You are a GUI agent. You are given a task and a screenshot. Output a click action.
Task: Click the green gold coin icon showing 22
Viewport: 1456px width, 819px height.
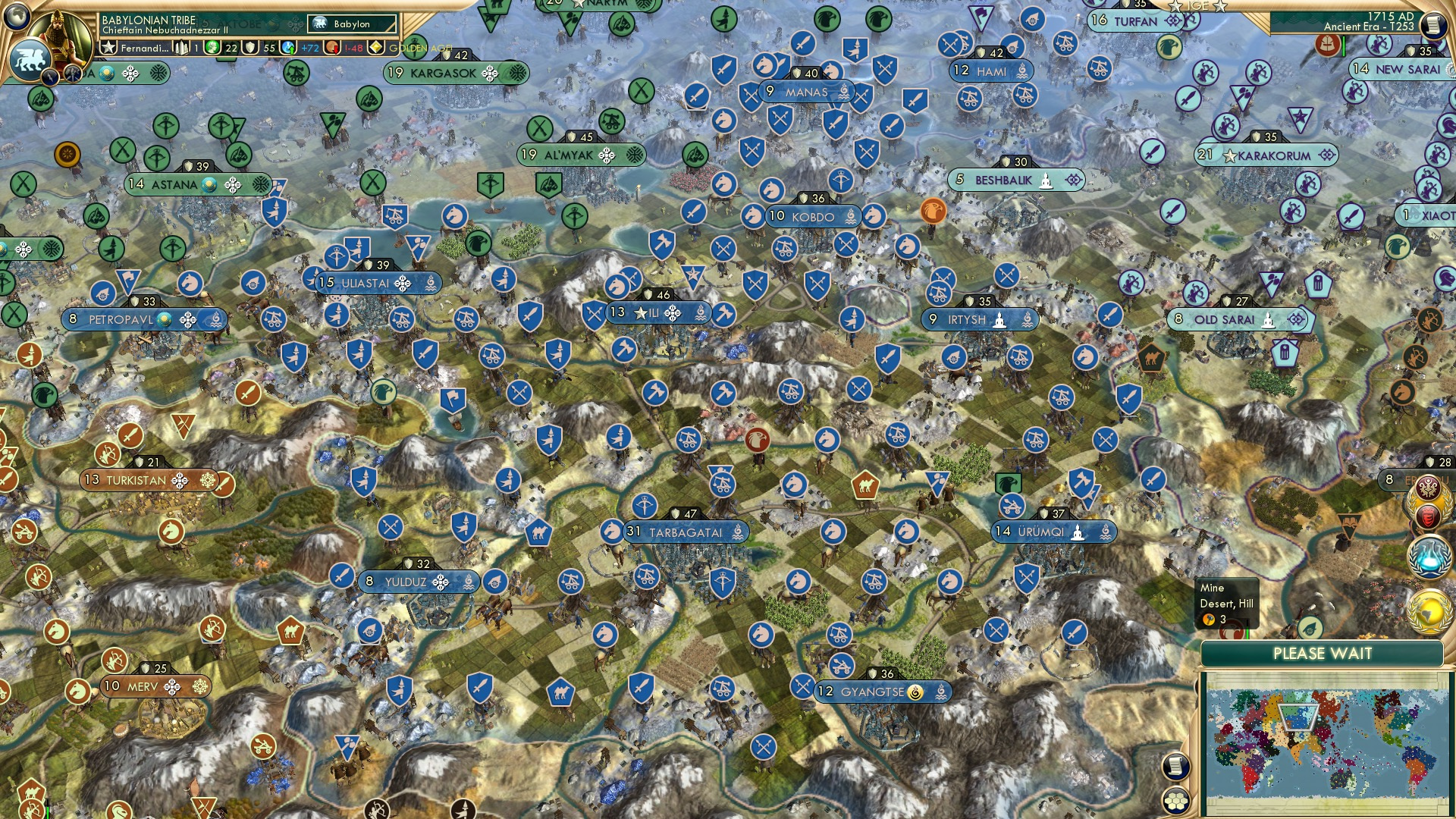click(x=212, y=47)
